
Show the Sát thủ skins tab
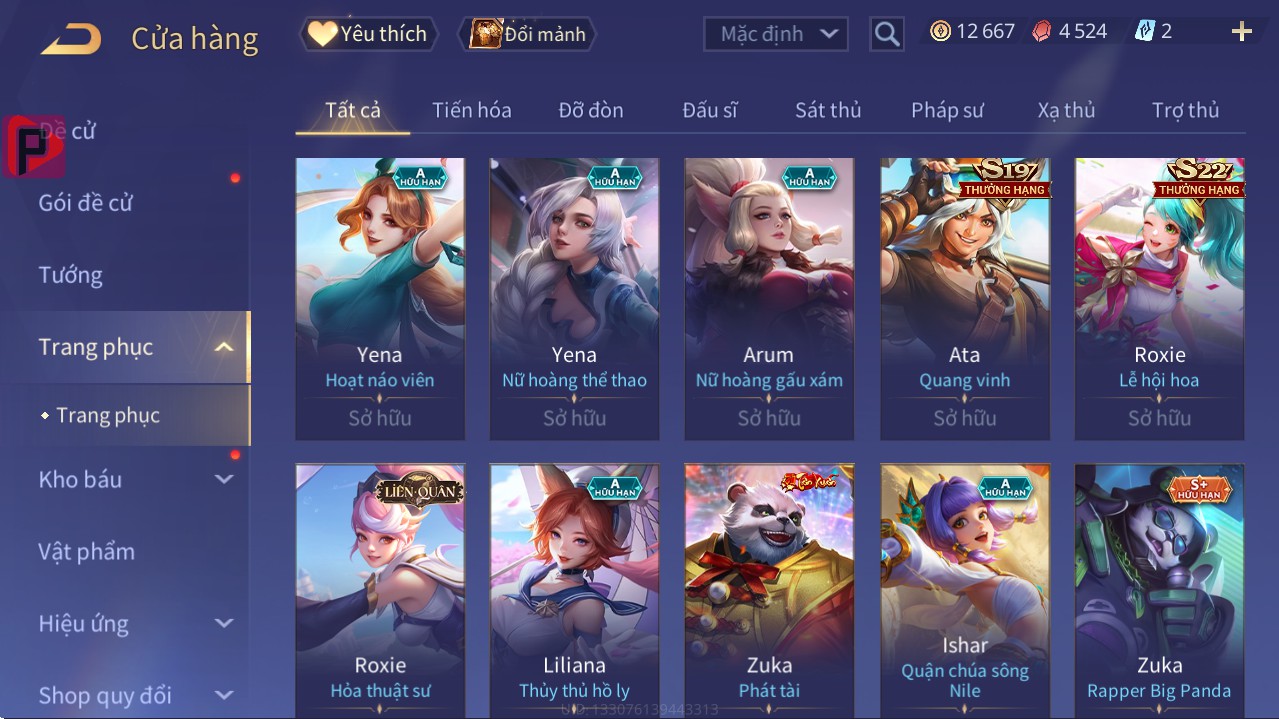828,110
